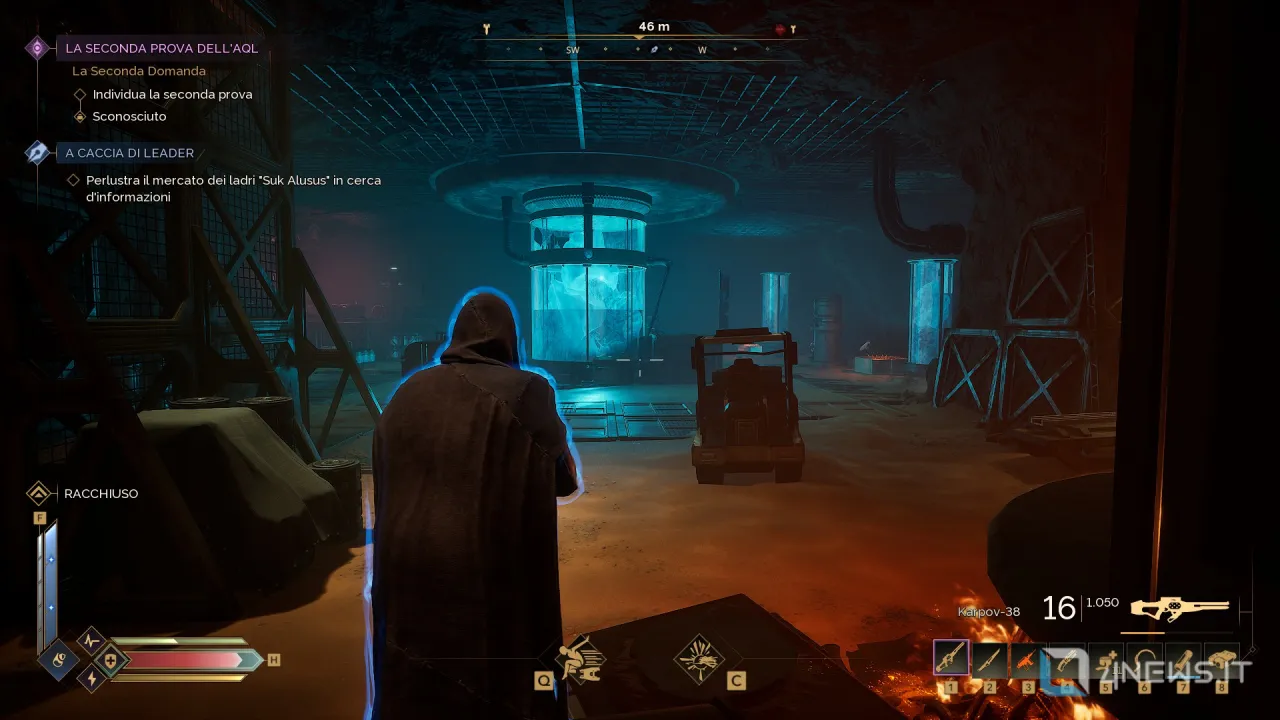Click the blue diamond emblem beside vertical gauge

[58, 660]
